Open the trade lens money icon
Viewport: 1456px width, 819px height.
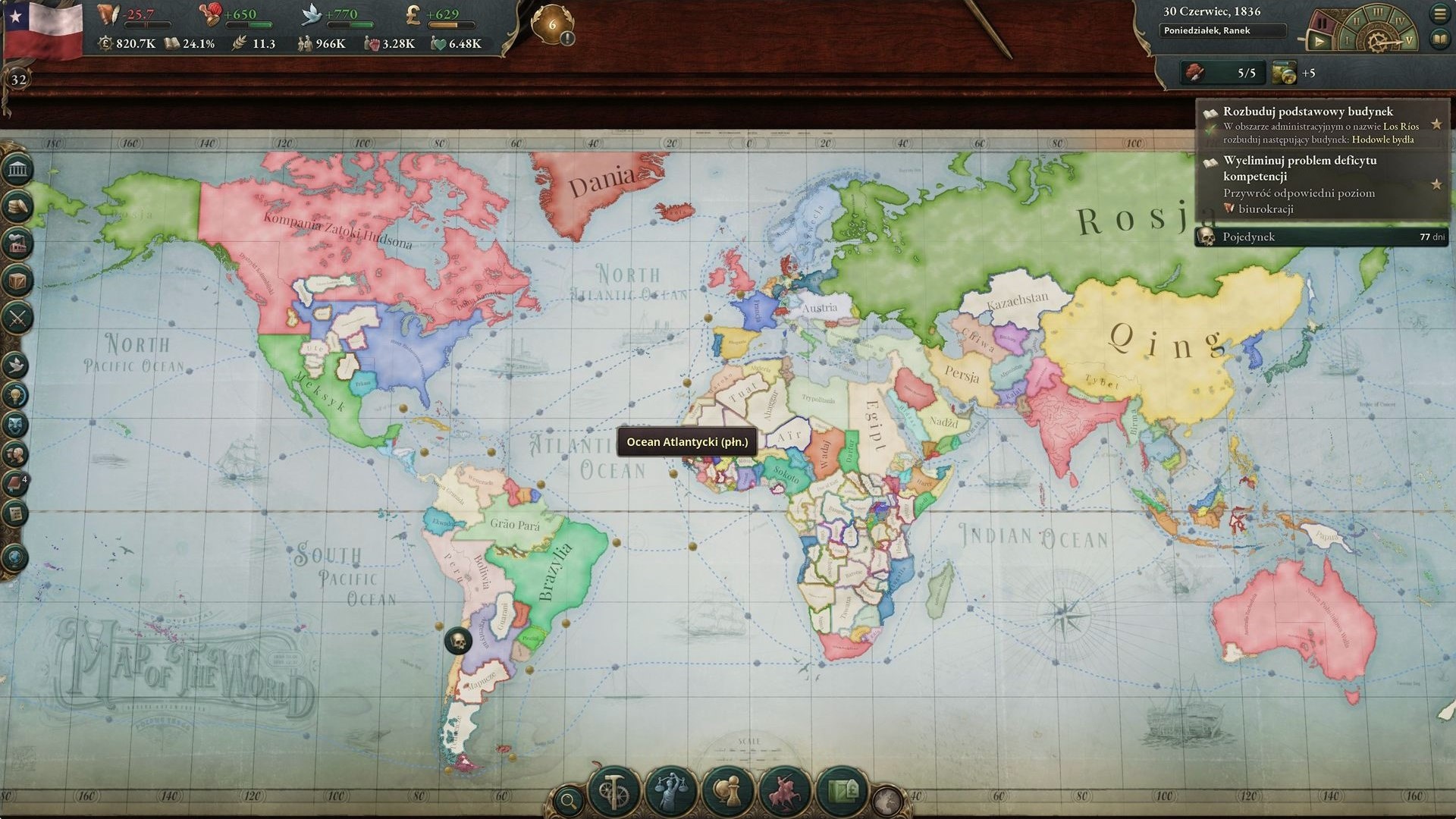841,791
